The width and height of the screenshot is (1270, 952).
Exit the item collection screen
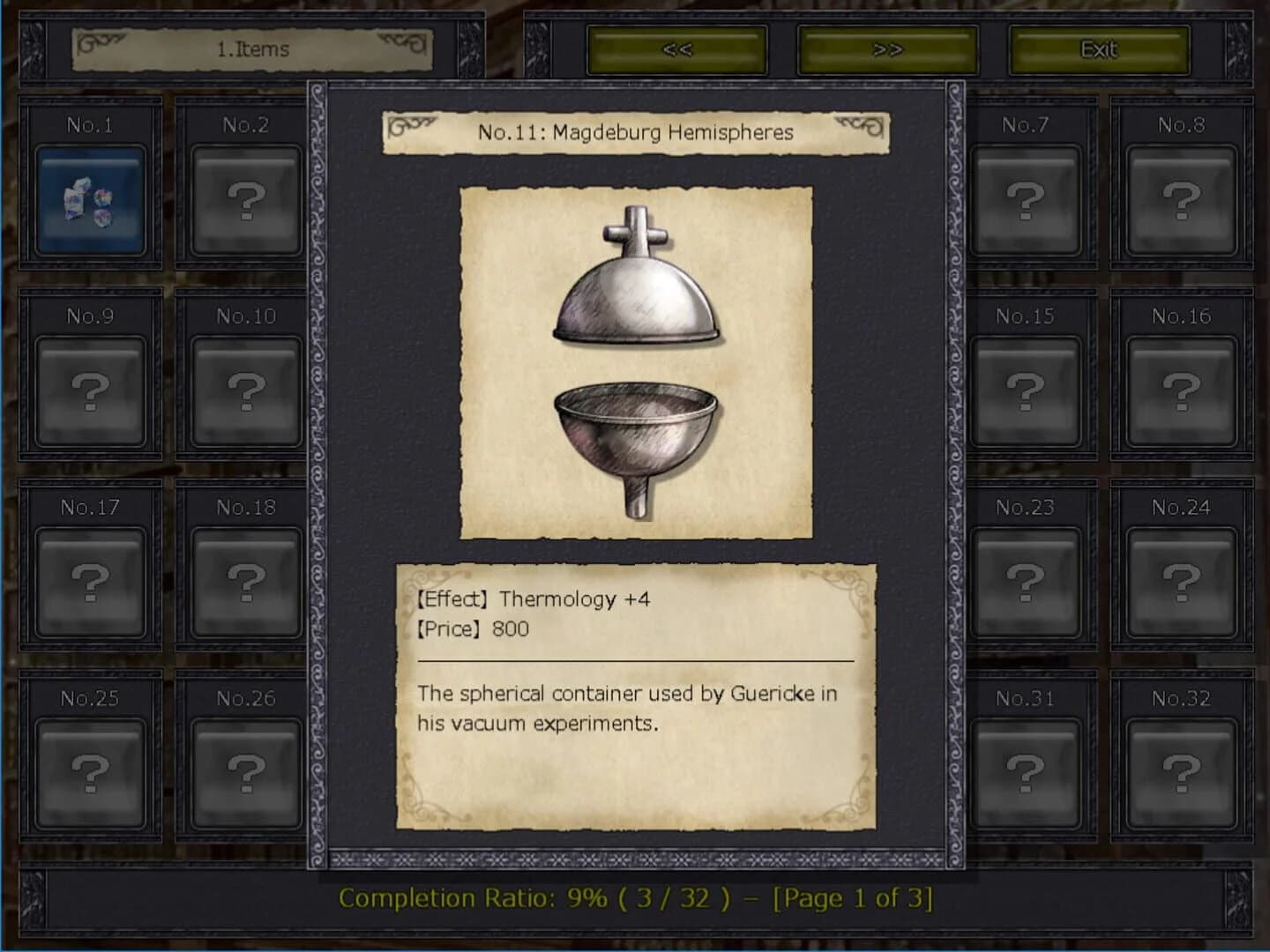point(1099,49)
